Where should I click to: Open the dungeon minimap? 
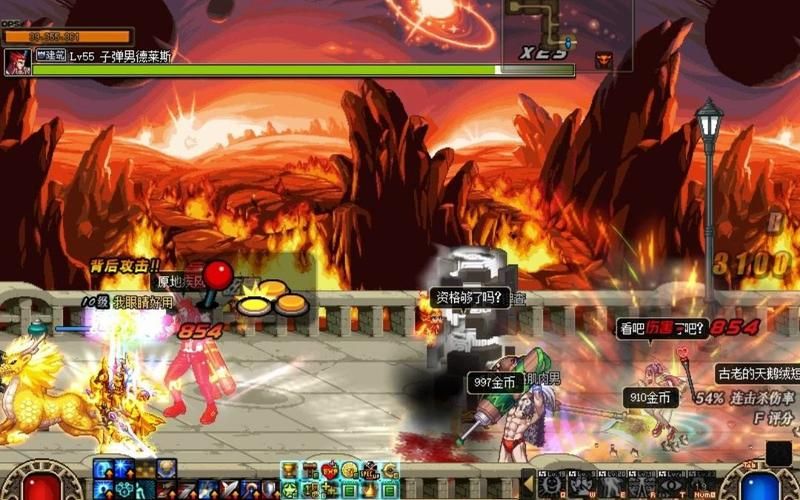coord(567,30)
